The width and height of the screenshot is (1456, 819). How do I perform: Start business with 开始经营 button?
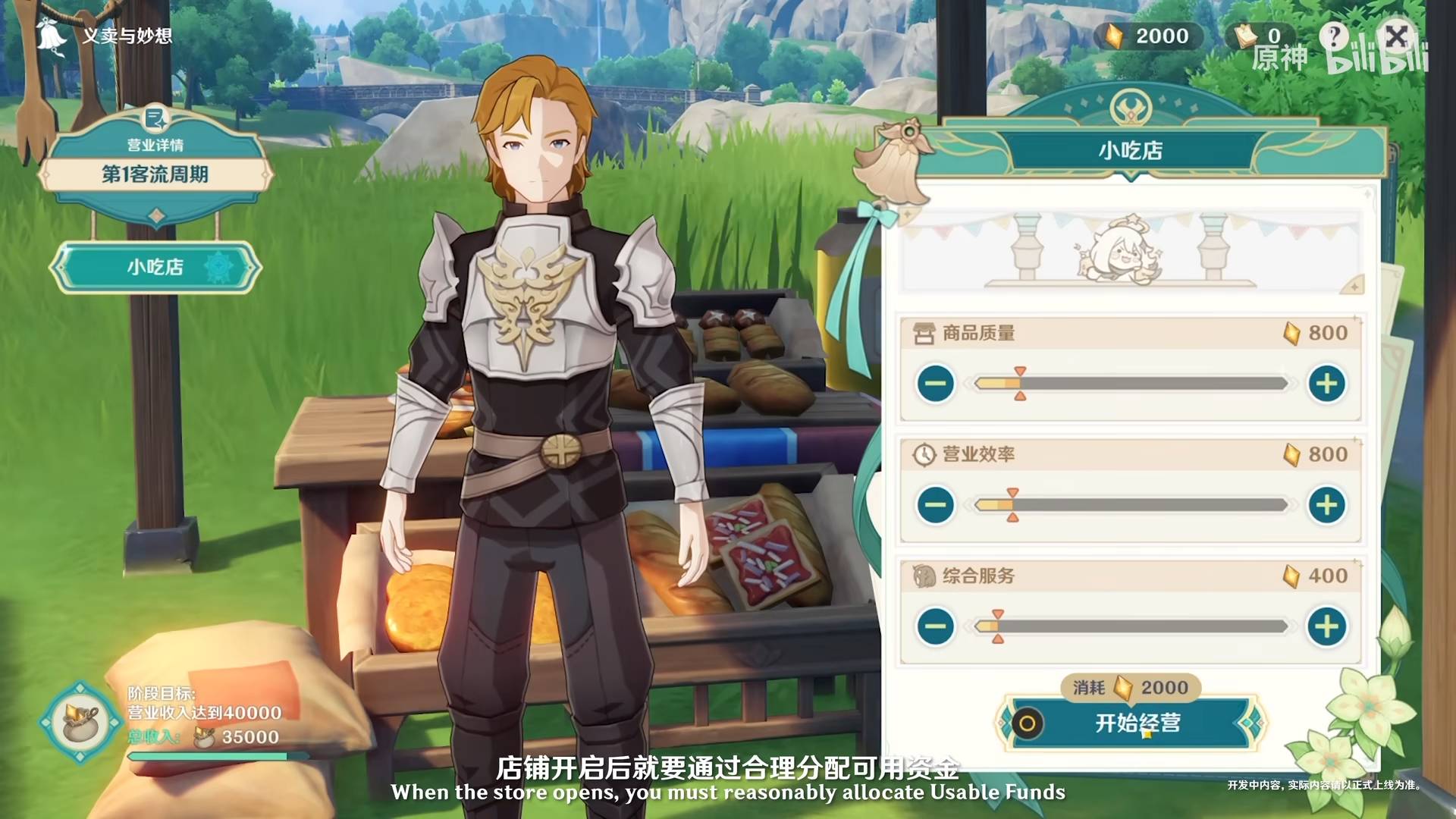[1135, 723]
